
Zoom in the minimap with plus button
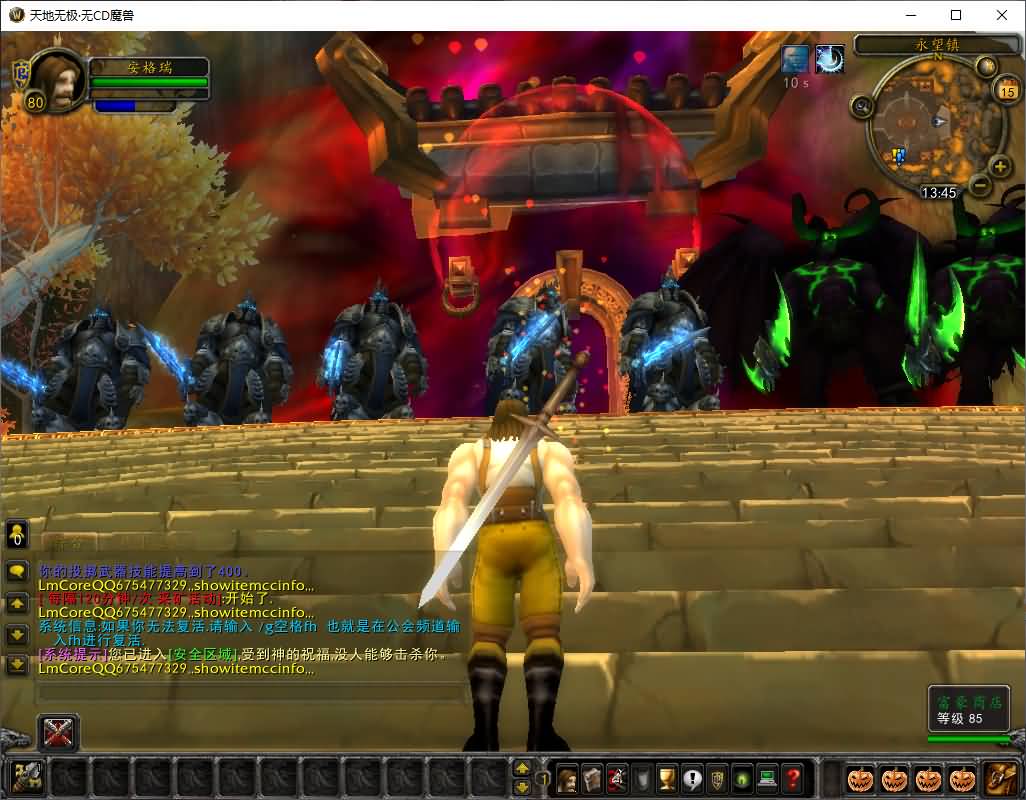pos(999,166)
